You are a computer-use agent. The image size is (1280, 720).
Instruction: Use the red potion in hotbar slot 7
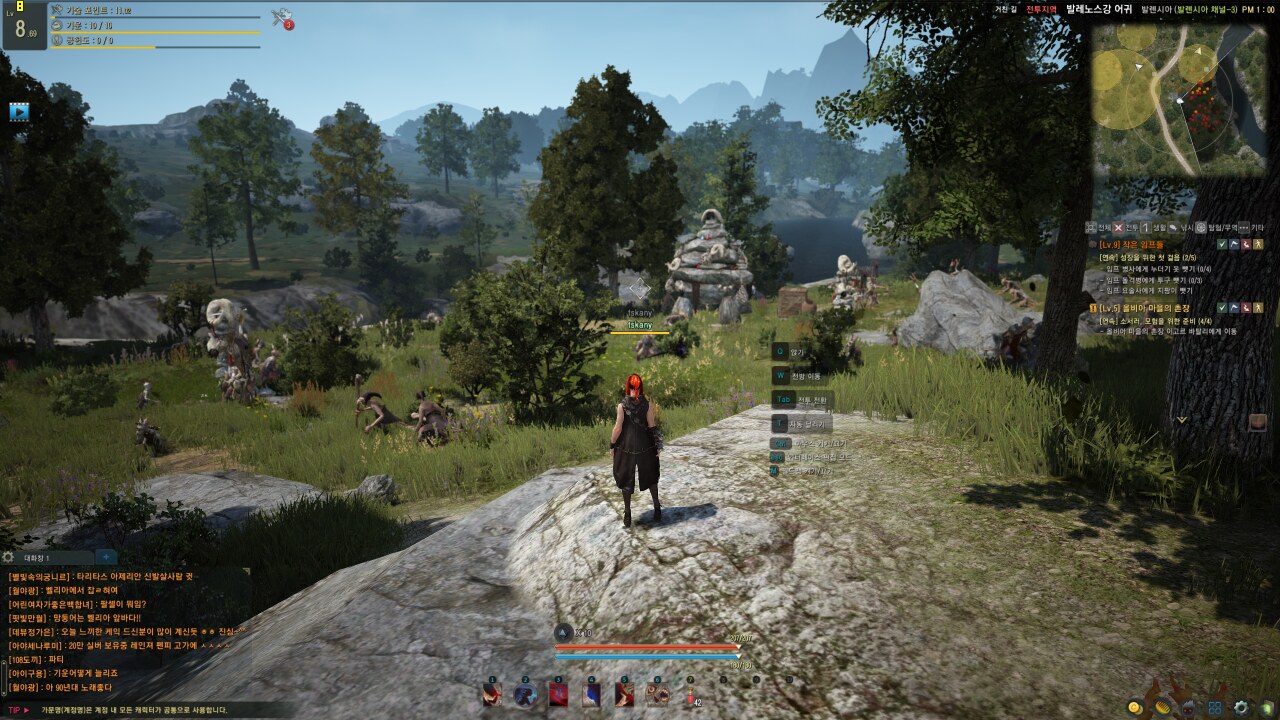690,695
